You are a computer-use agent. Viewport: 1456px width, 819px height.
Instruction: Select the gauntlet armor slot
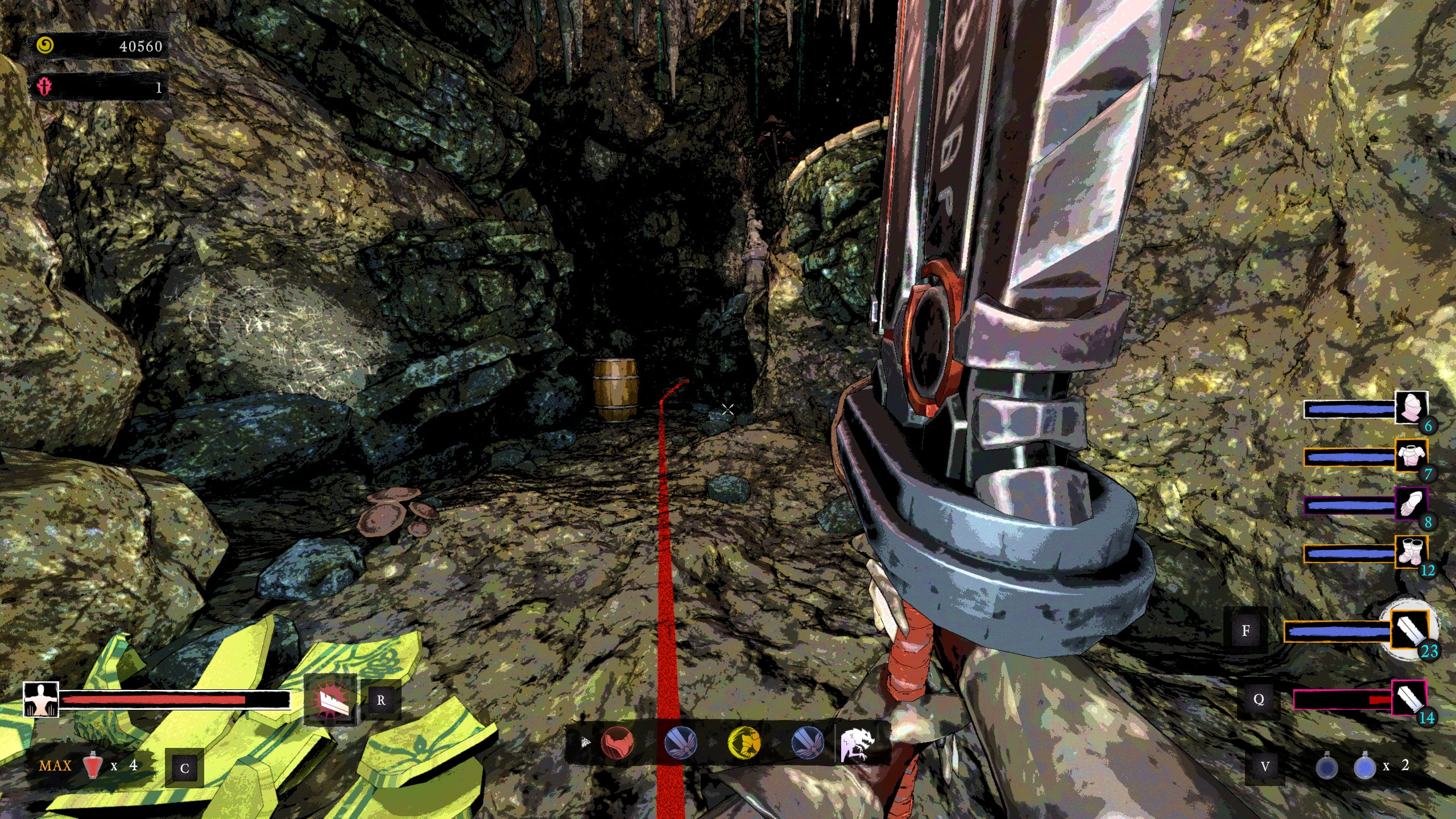(1410, 503)
